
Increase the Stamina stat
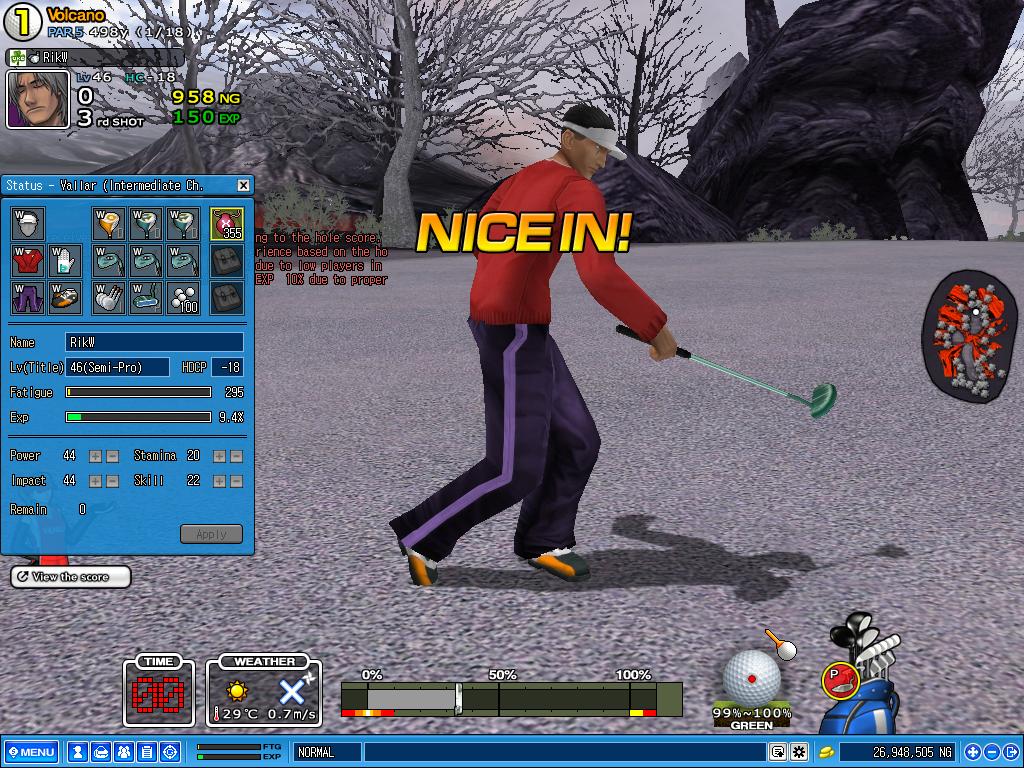click(220, 456)
